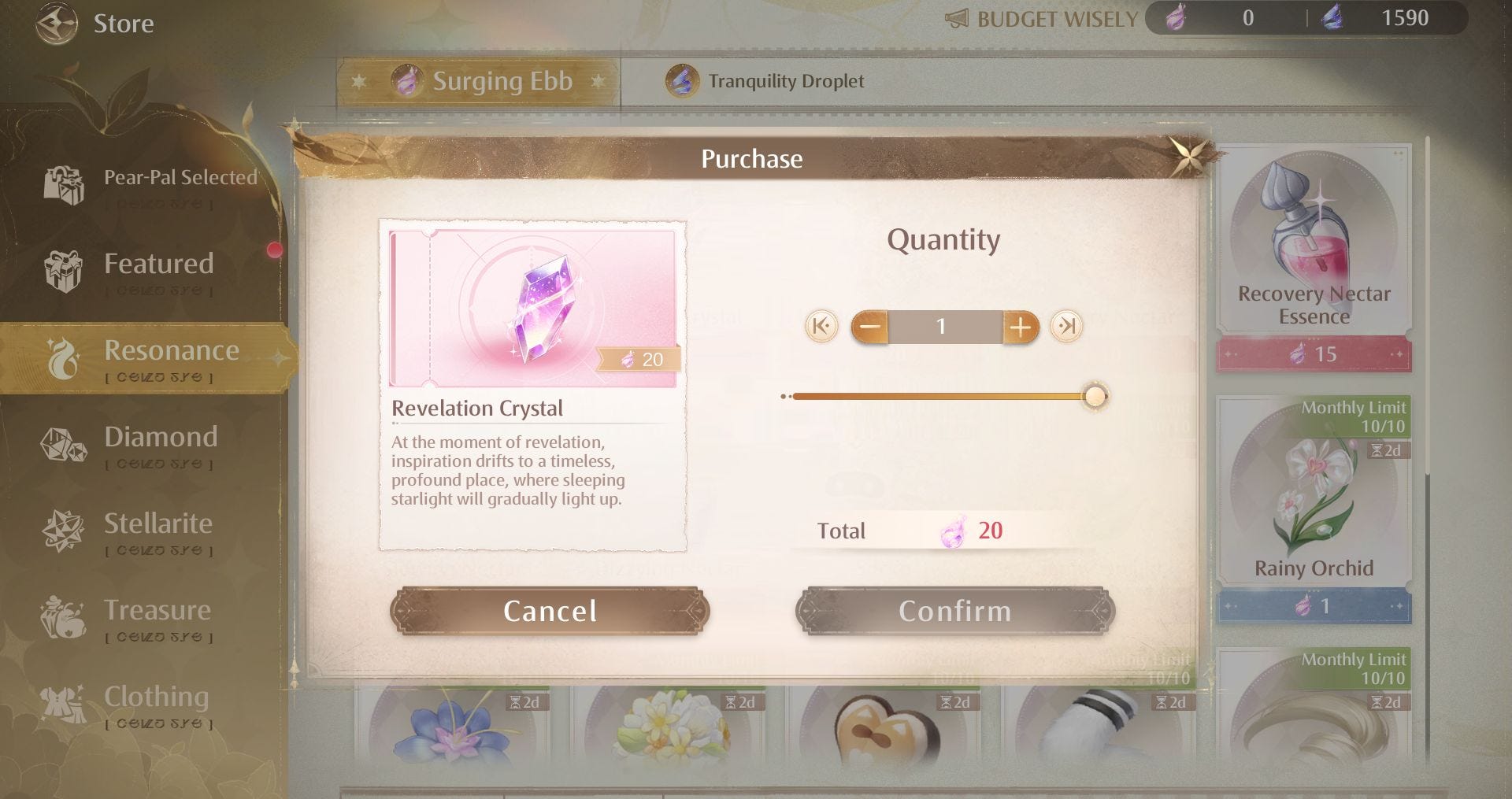This screenshot has height=799, width=1512.
Task: Increase quantity with the plus button
Action: pyautogui.click(x=1020, y=327)
